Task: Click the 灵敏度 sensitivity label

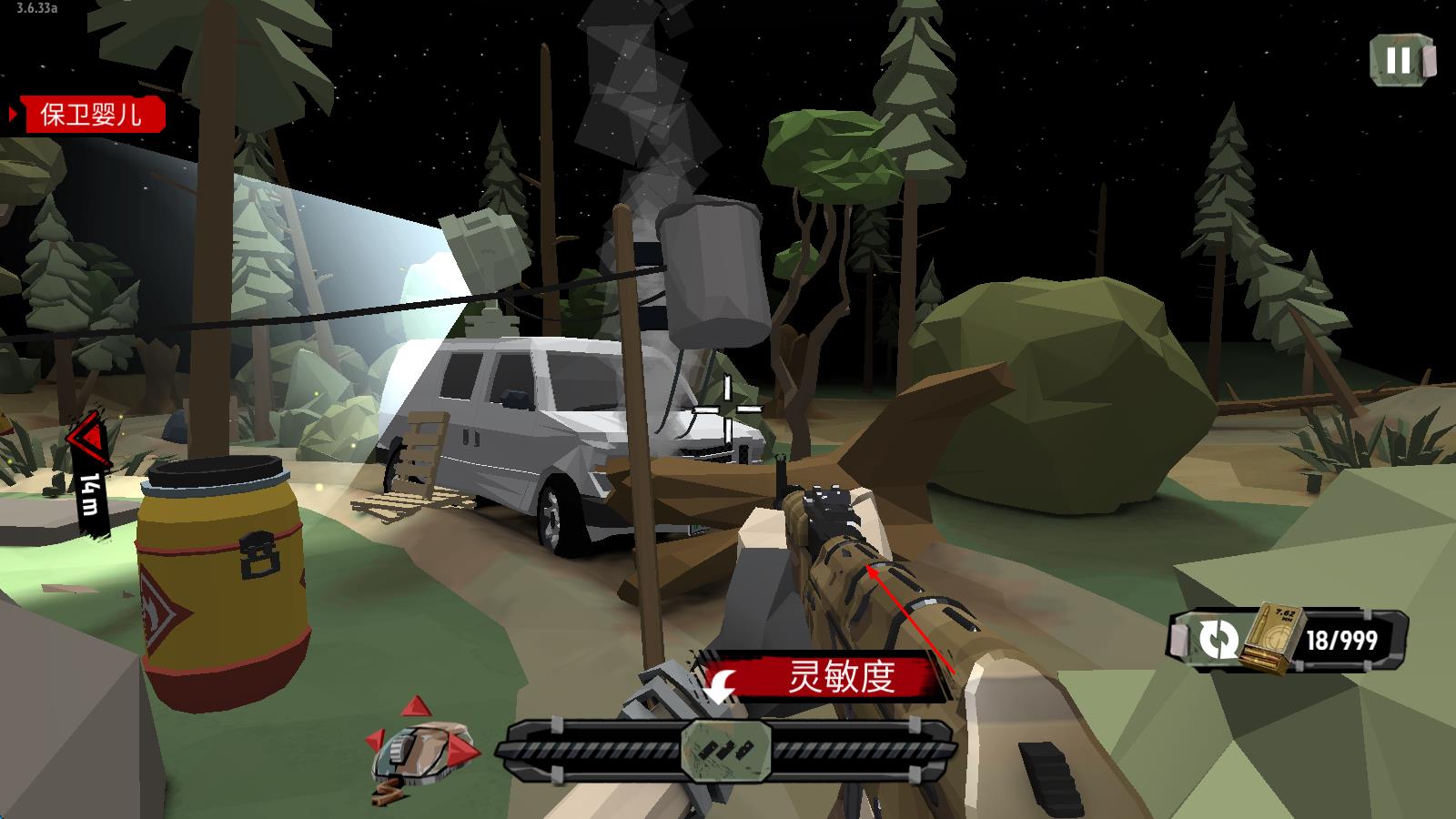Action: click(x=839, y=677)
